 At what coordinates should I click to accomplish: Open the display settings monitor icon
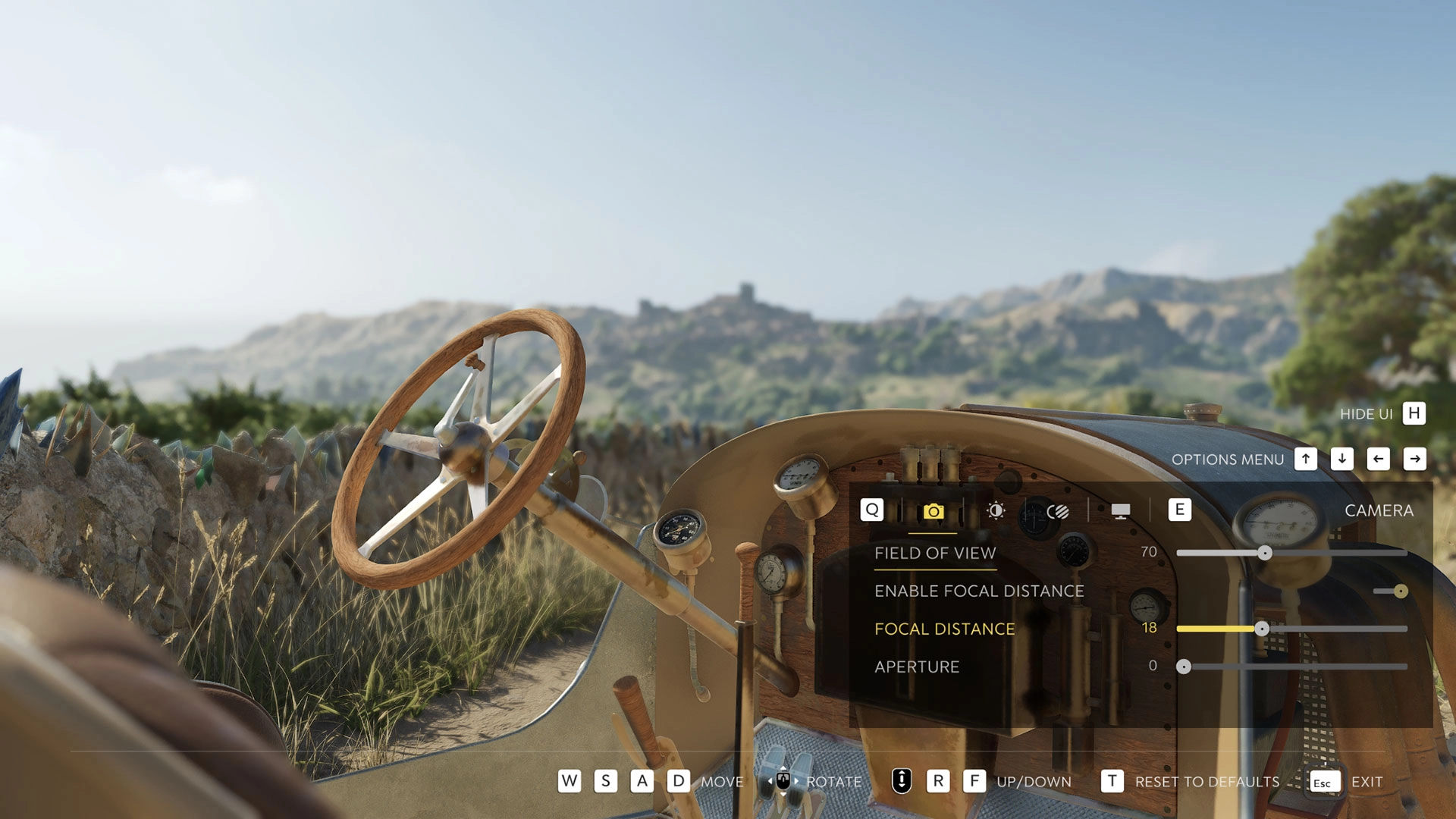1121,511
